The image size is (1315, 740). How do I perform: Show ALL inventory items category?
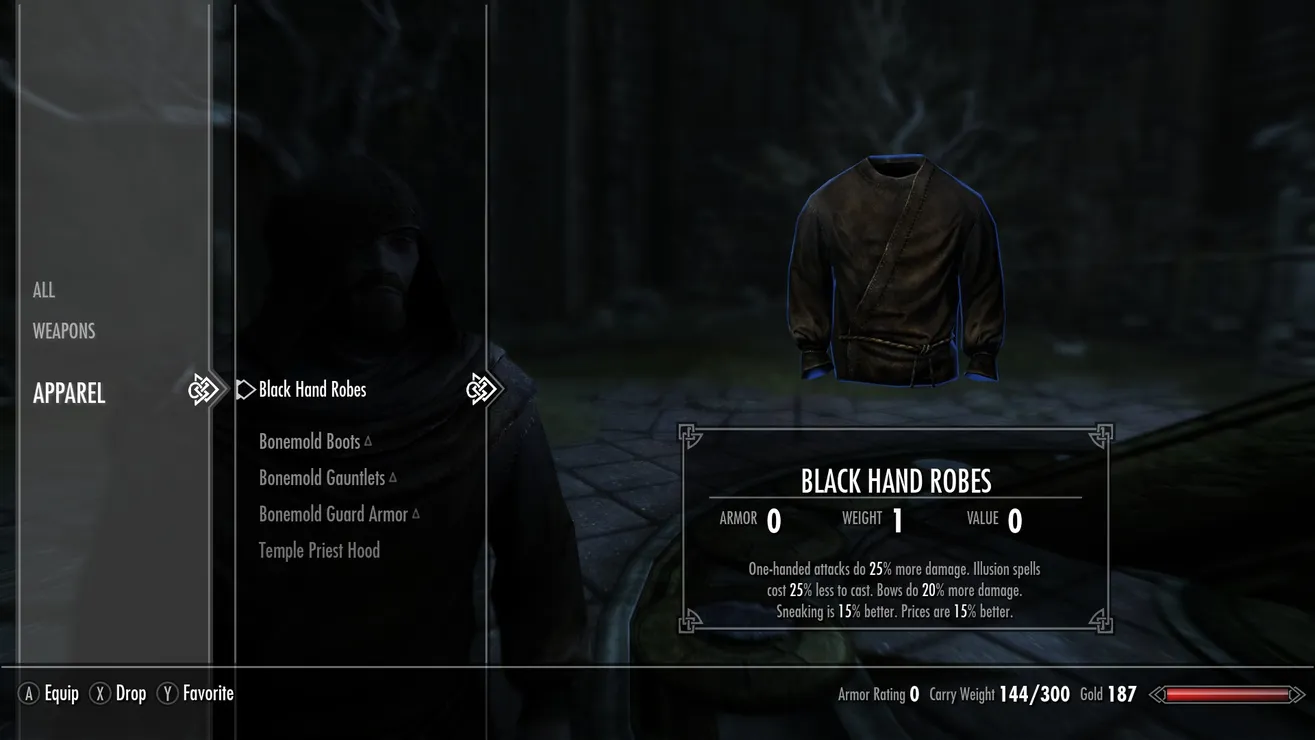point(44,290)
